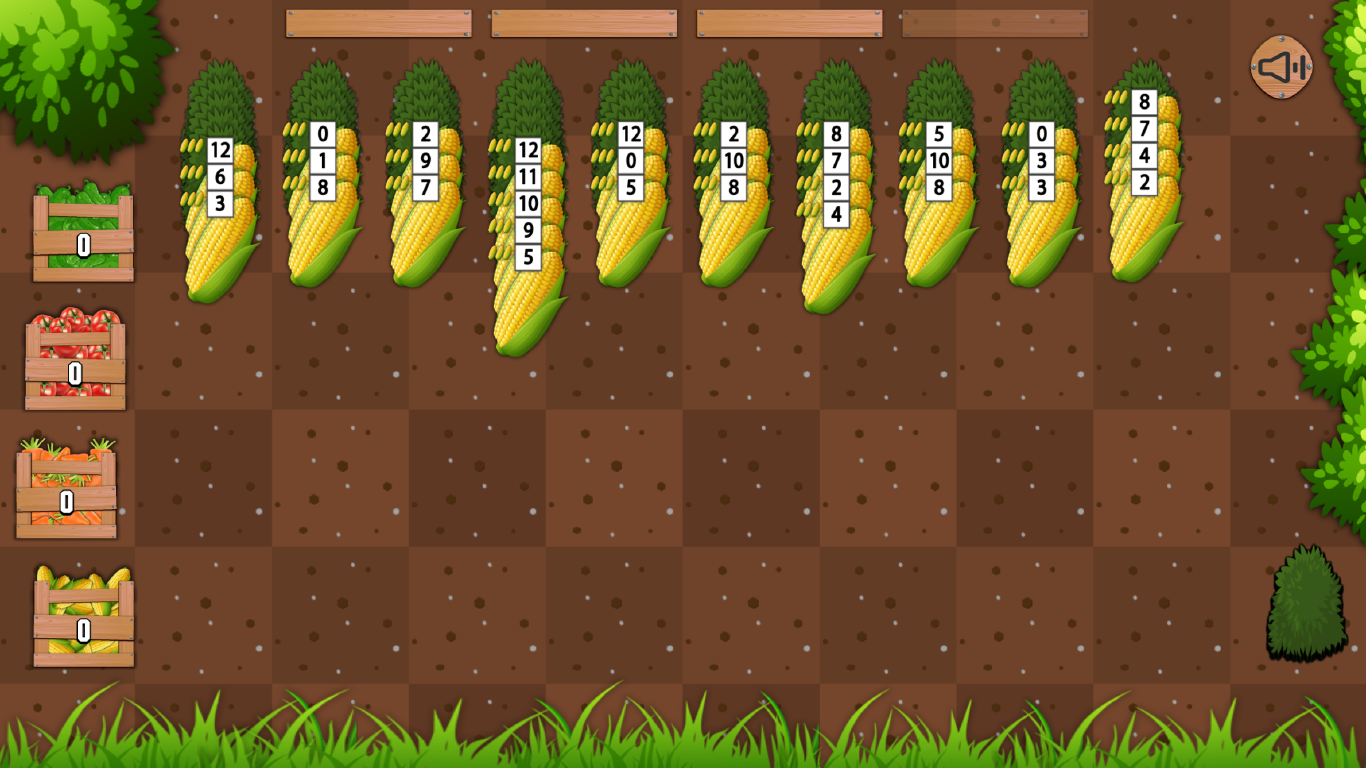Click the fourth wooden plank at top right
This screenshot has width=1366, height=768.
click(x=993, y=22)
